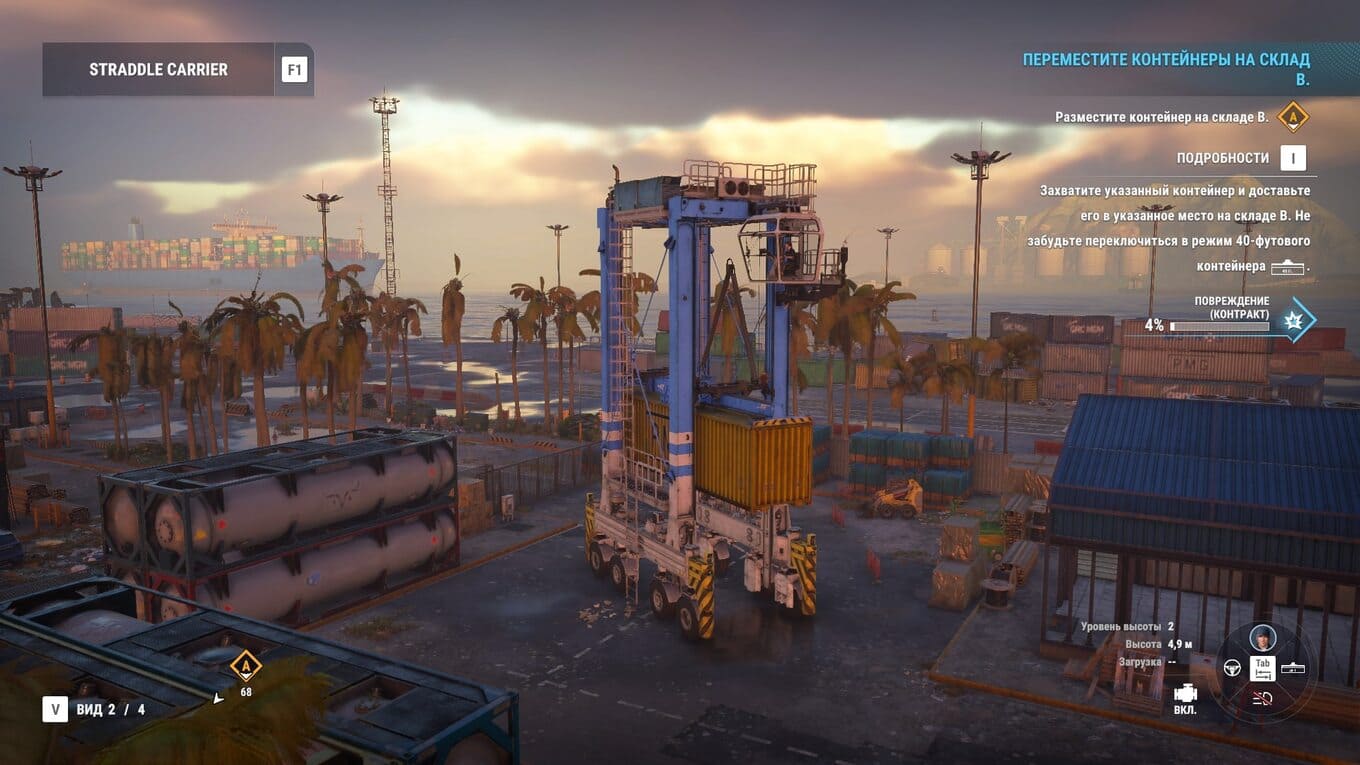Click the waypoint A marker showing 68
Screen dimensions: 1360x765
click(x=245, y=665)
